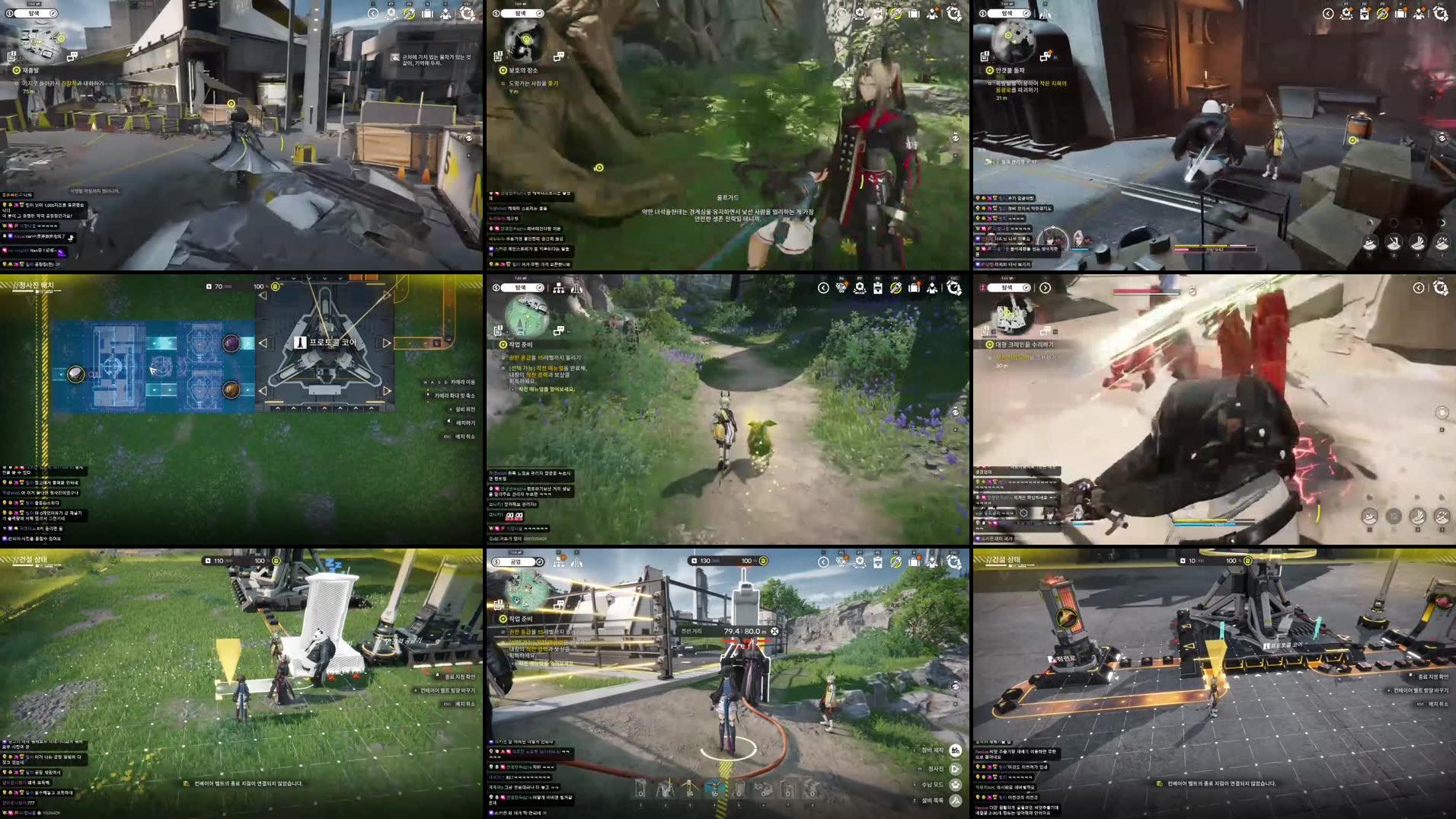The height and width of the screenshot is (819, 1456).
Task: Select a numbered slot in the build hotbar
Action: [714, 787]
